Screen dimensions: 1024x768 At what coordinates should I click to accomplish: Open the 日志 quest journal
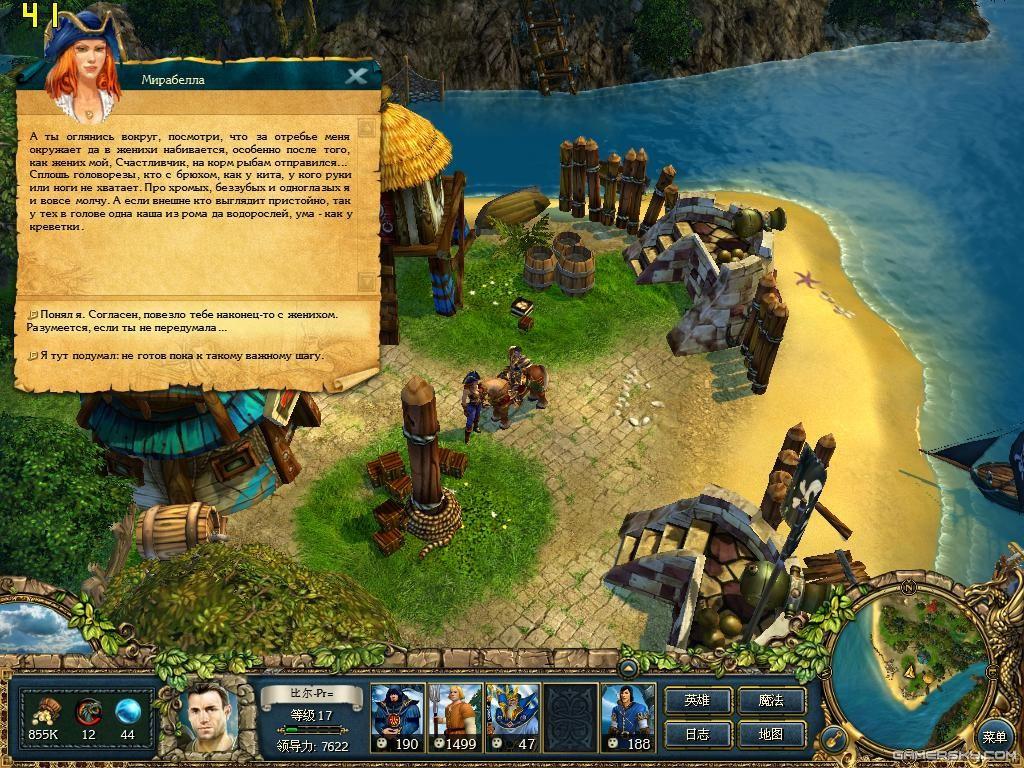pyautogui.click(x=697, y=734)
